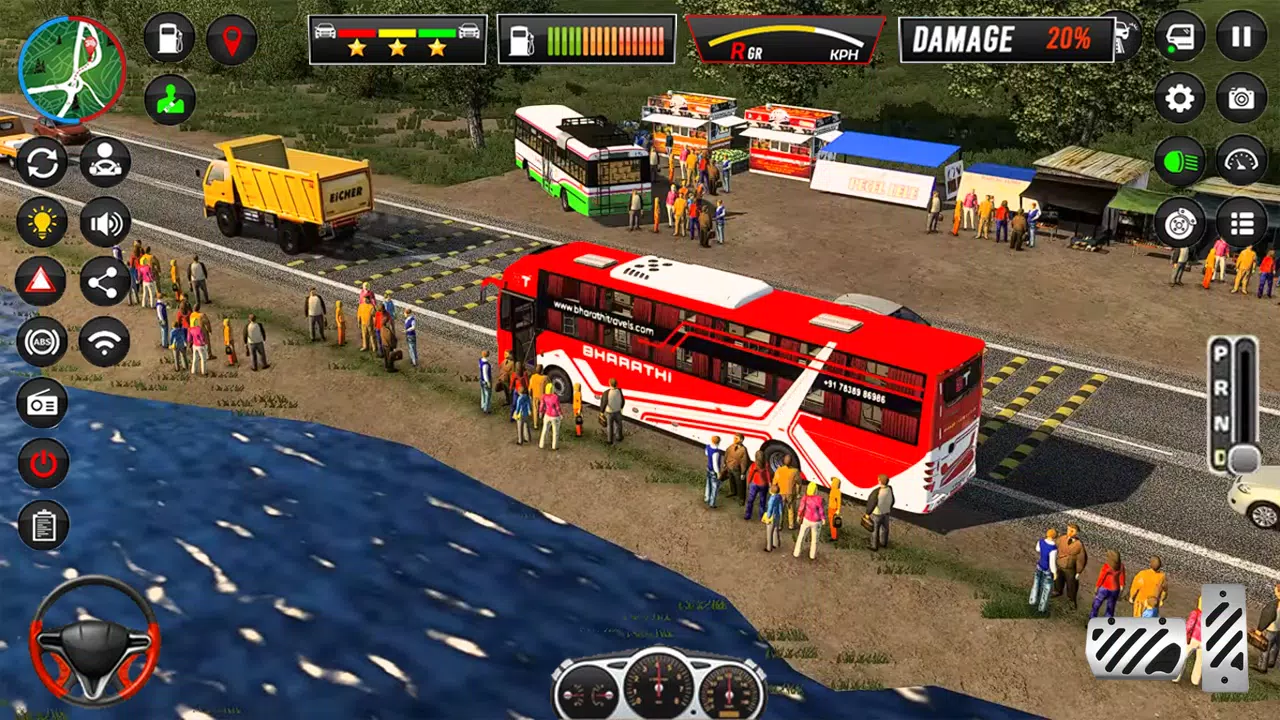The width and height of the screenshot is (1280, 720).
Task: Select the green passenger icon button
Action: [x=169, y=100]
